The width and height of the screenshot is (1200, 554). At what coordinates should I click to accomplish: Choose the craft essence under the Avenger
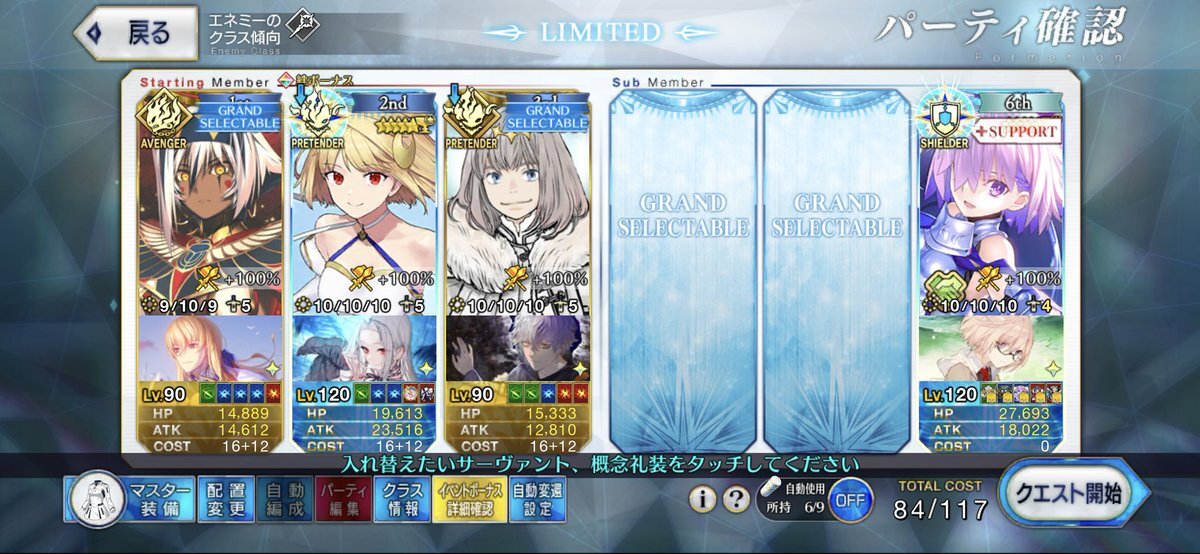tap(211, 348)
